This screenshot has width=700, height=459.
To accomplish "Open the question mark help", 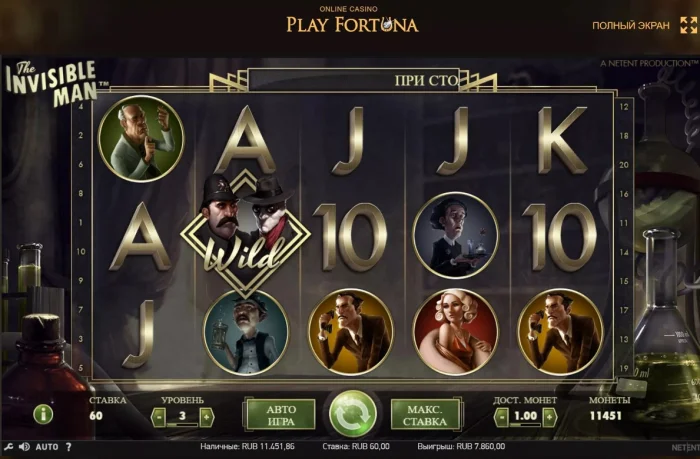I will tap(71, 447).
